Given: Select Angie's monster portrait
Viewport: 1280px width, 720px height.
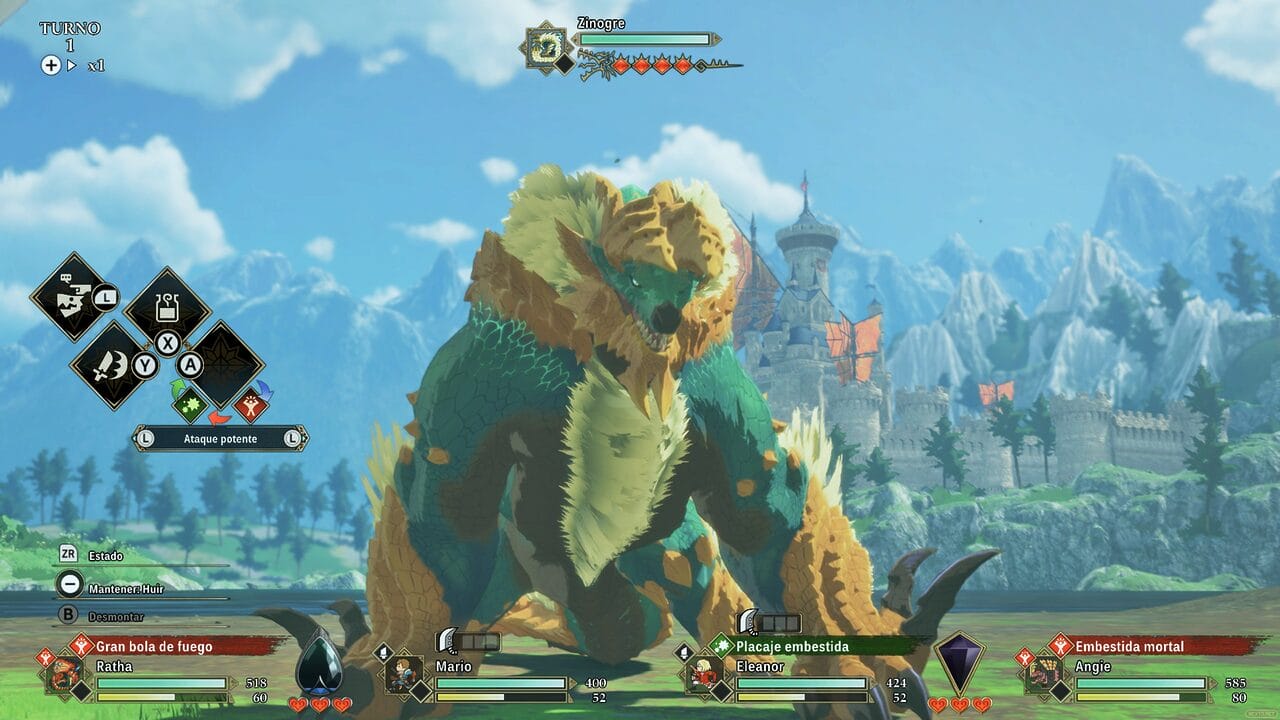Looking at the screenshot, I should 1046,672.
